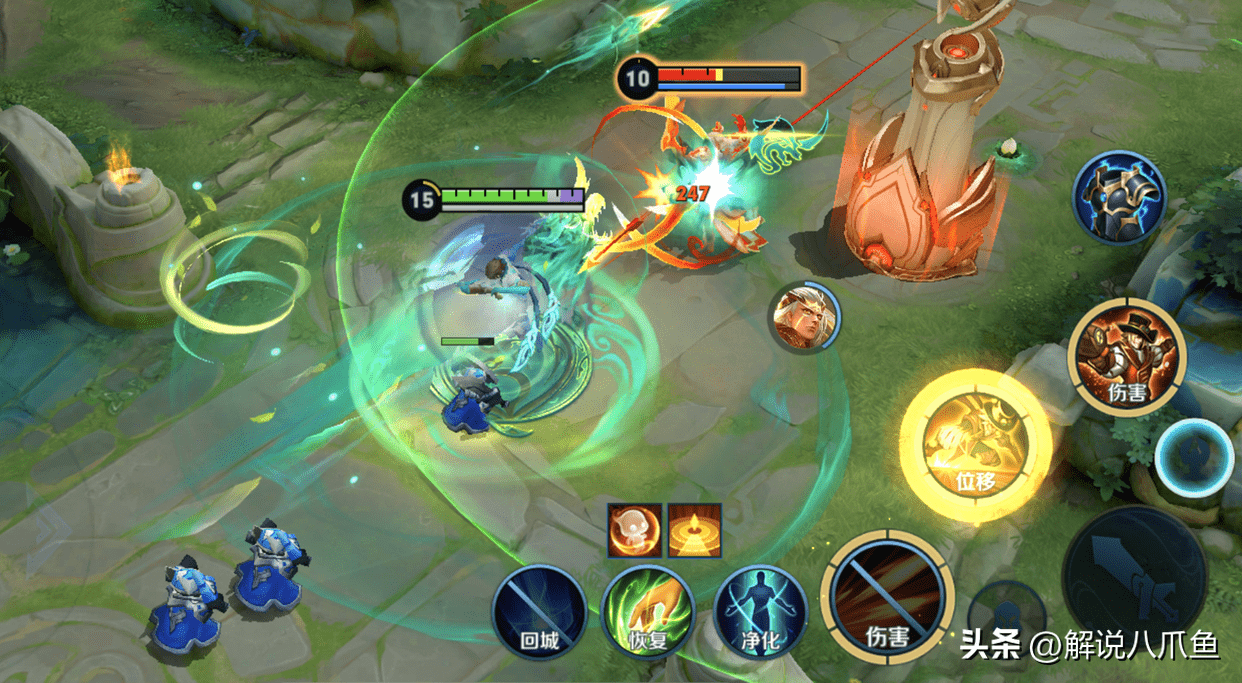Cast the 伤害 ultimate with the top-hat gunman
Screen dimensions: 1242x683
(1126, 355)
